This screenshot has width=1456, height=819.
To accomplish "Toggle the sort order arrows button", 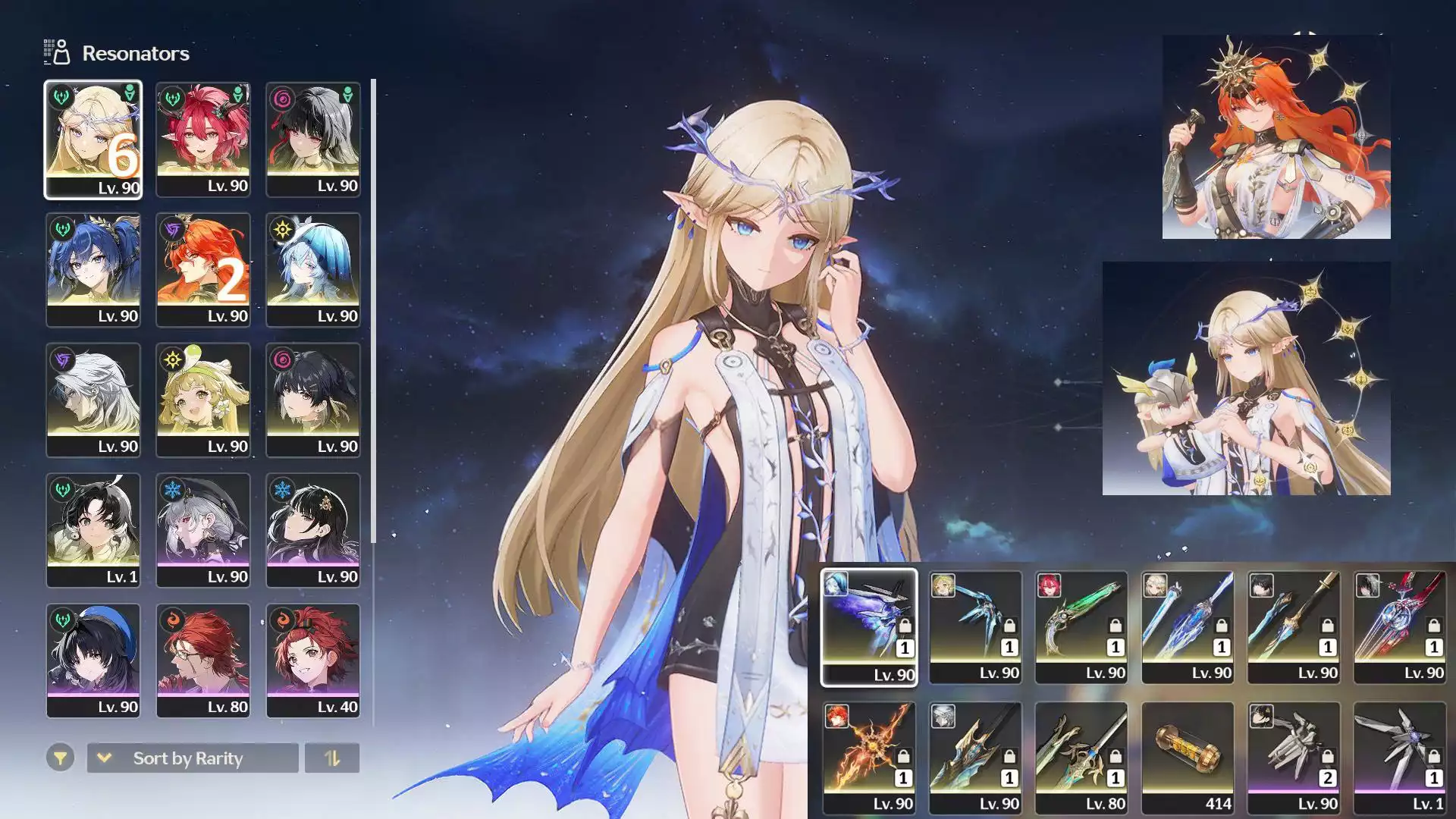I will point(332,758).
